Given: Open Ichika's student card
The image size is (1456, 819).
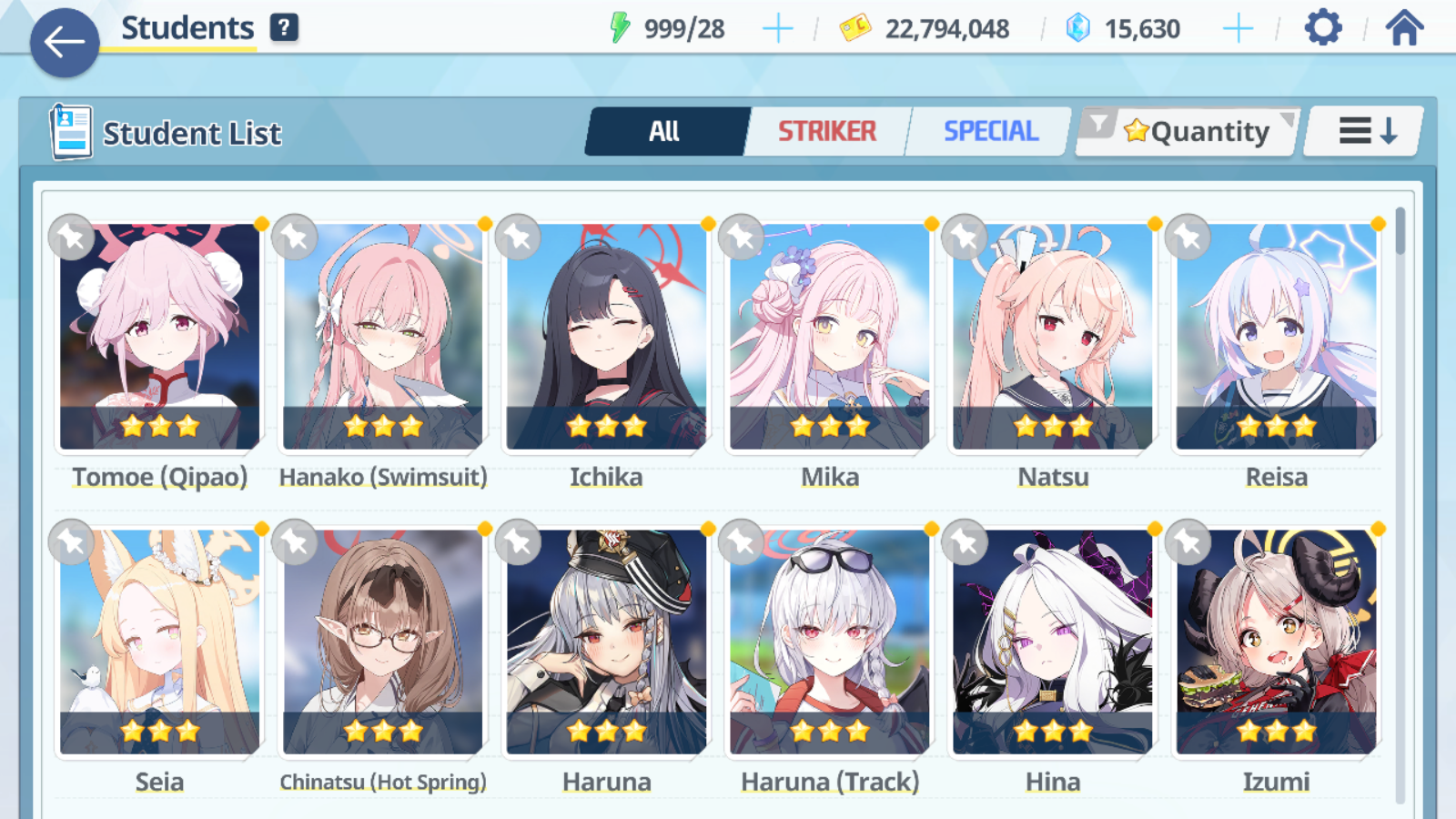Looking at the screenshot, I should click(606, 337).
